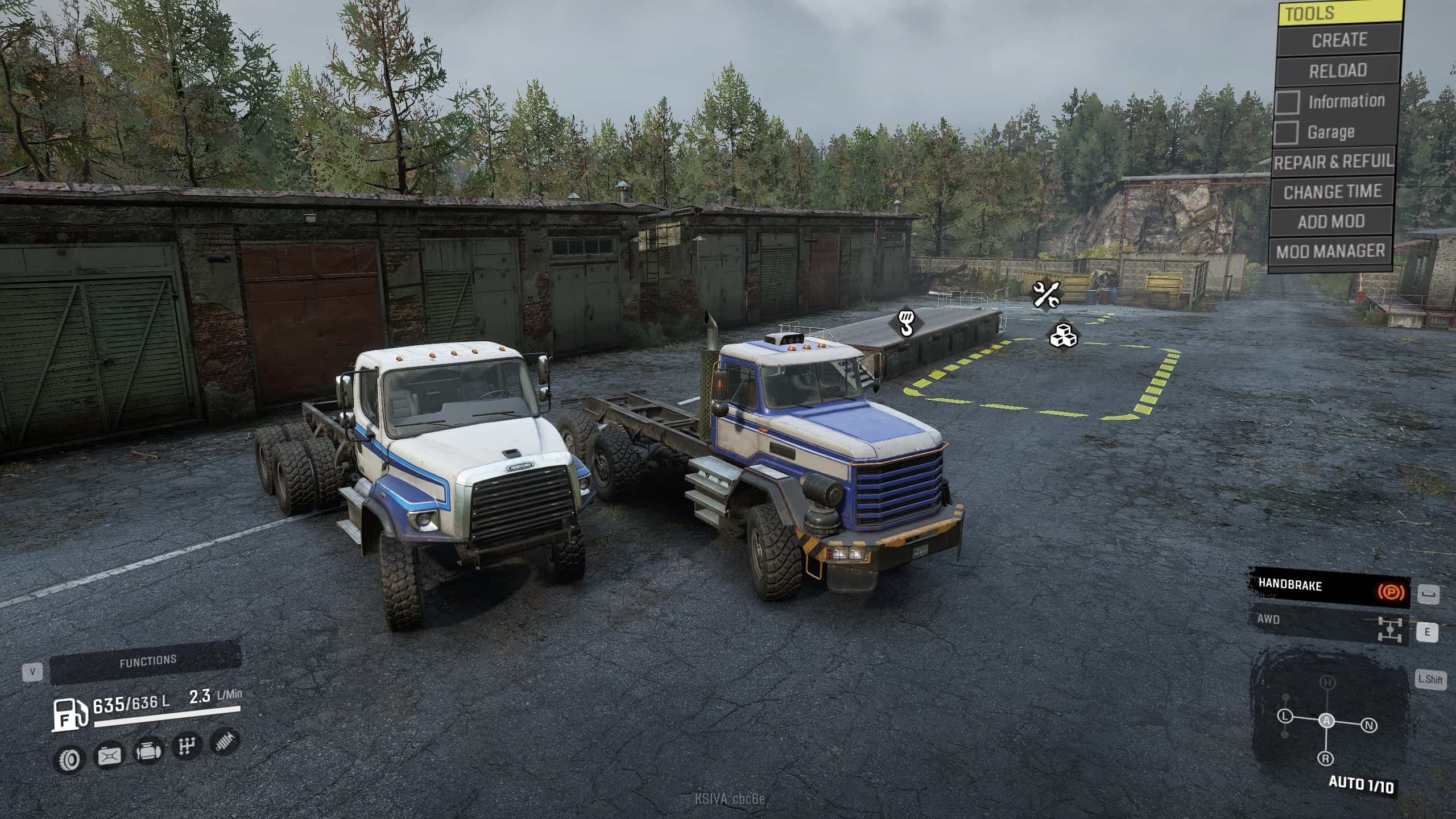Select RELOAD in the tools panel
Screen dimensions: 1456x819
[x=1337, y=71]
